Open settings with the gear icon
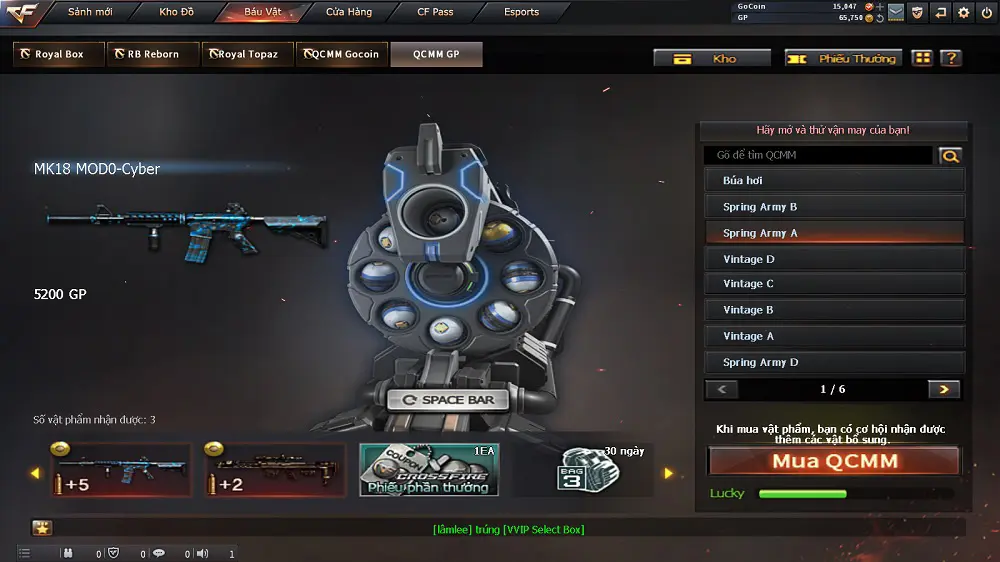Viewport: 1000px width, 562px height. (x=963, y=12)
